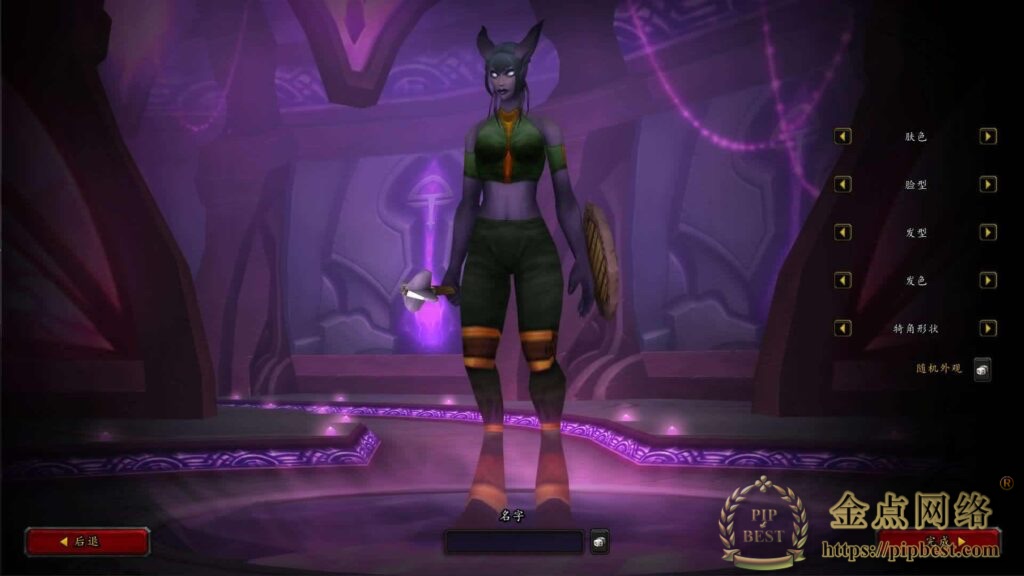
Task: Select next 肤色 skin color option
Action: pyautogui.click(x=988, y=136)
